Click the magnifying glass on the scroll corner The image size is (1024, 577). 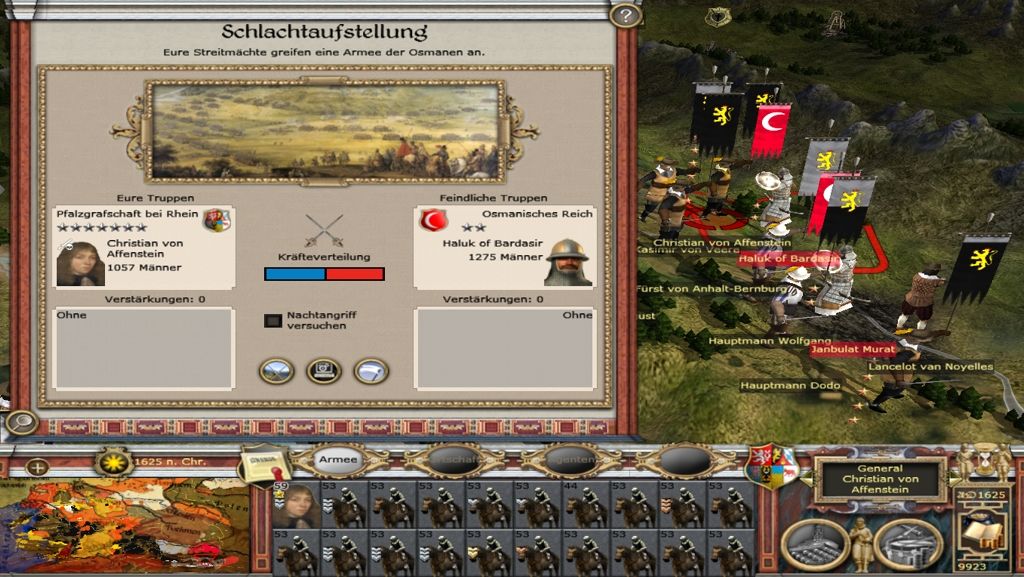18,422
